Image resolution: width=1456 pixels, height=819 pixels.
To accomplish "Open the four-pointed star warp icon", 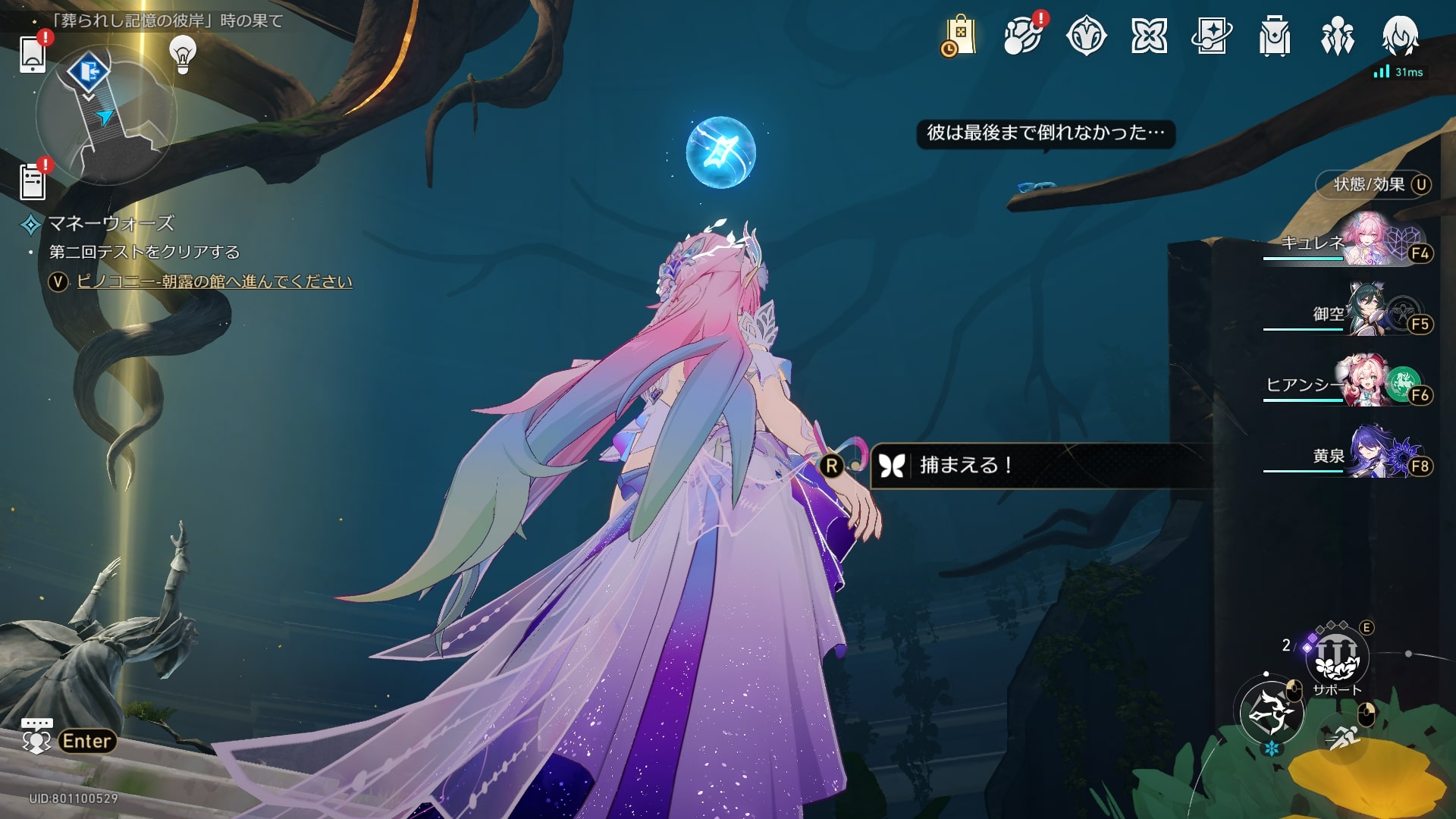I will click(1149, 36).
